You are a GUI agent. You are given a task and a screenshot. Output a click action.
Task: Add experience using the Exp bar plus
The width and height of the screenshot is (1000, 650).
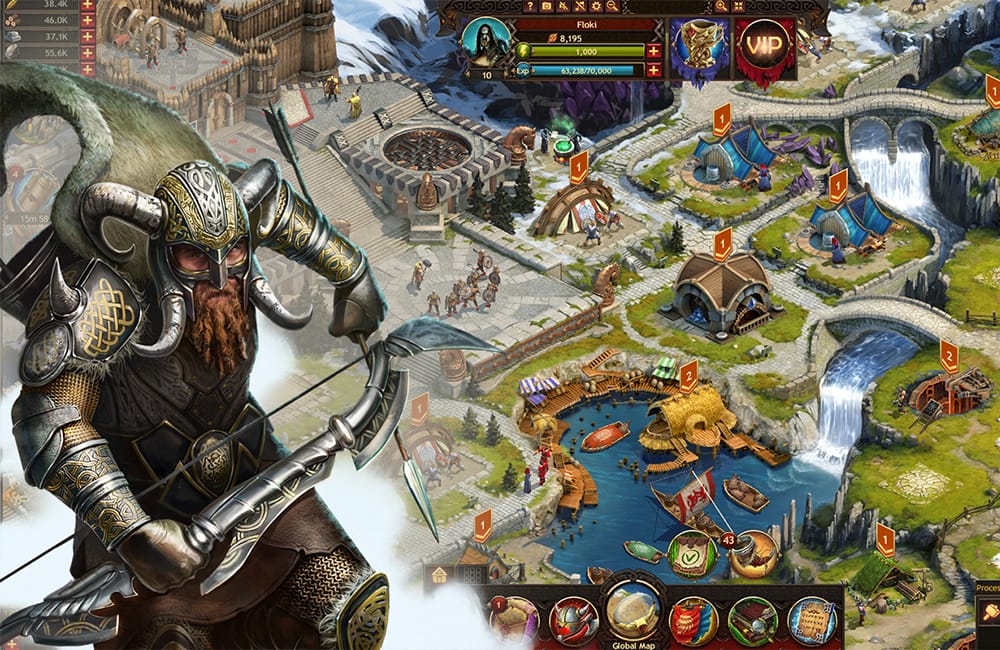(653, 70)
